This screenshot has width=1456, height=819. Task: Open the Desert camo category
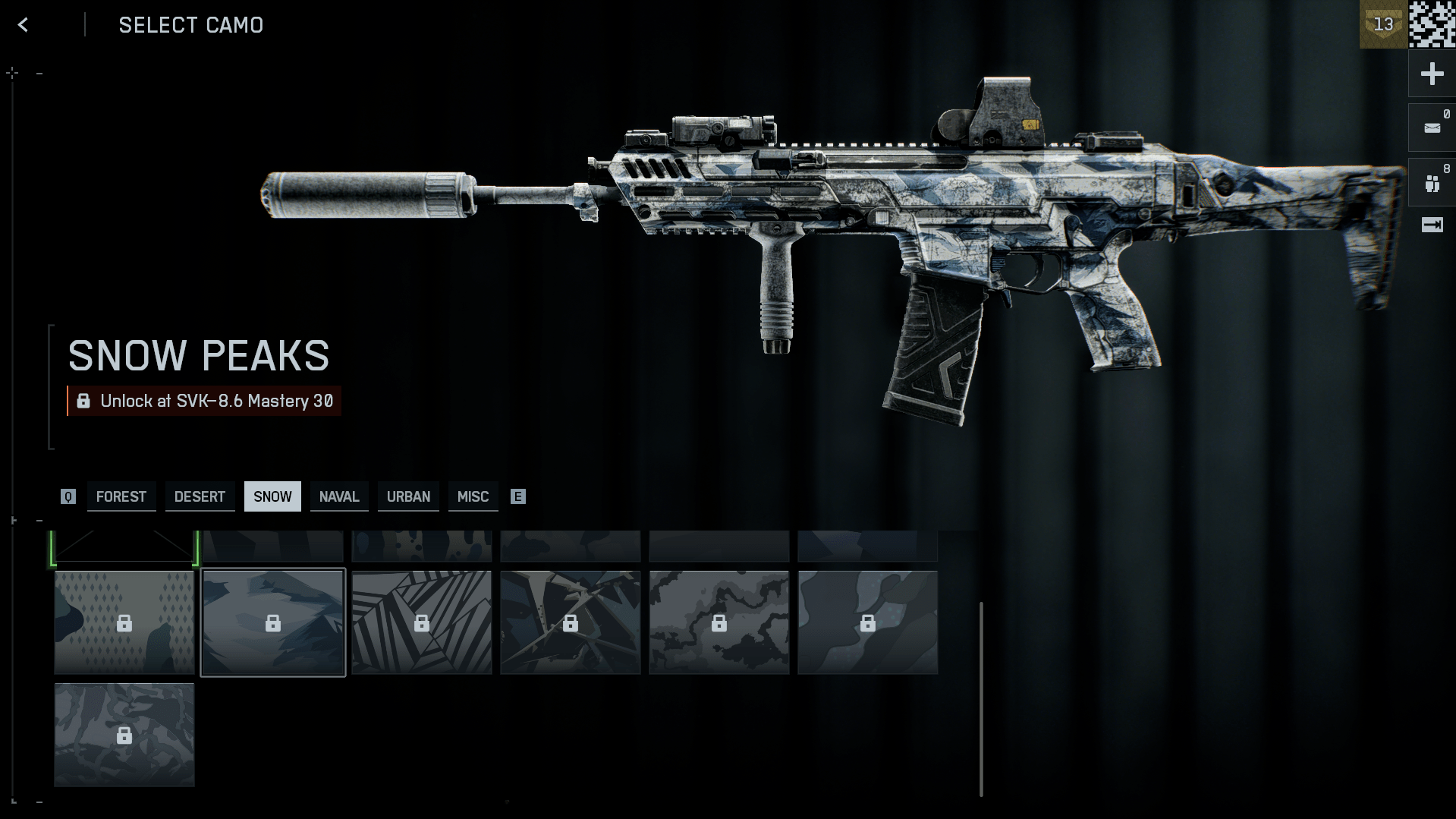[x=200, y=496]
